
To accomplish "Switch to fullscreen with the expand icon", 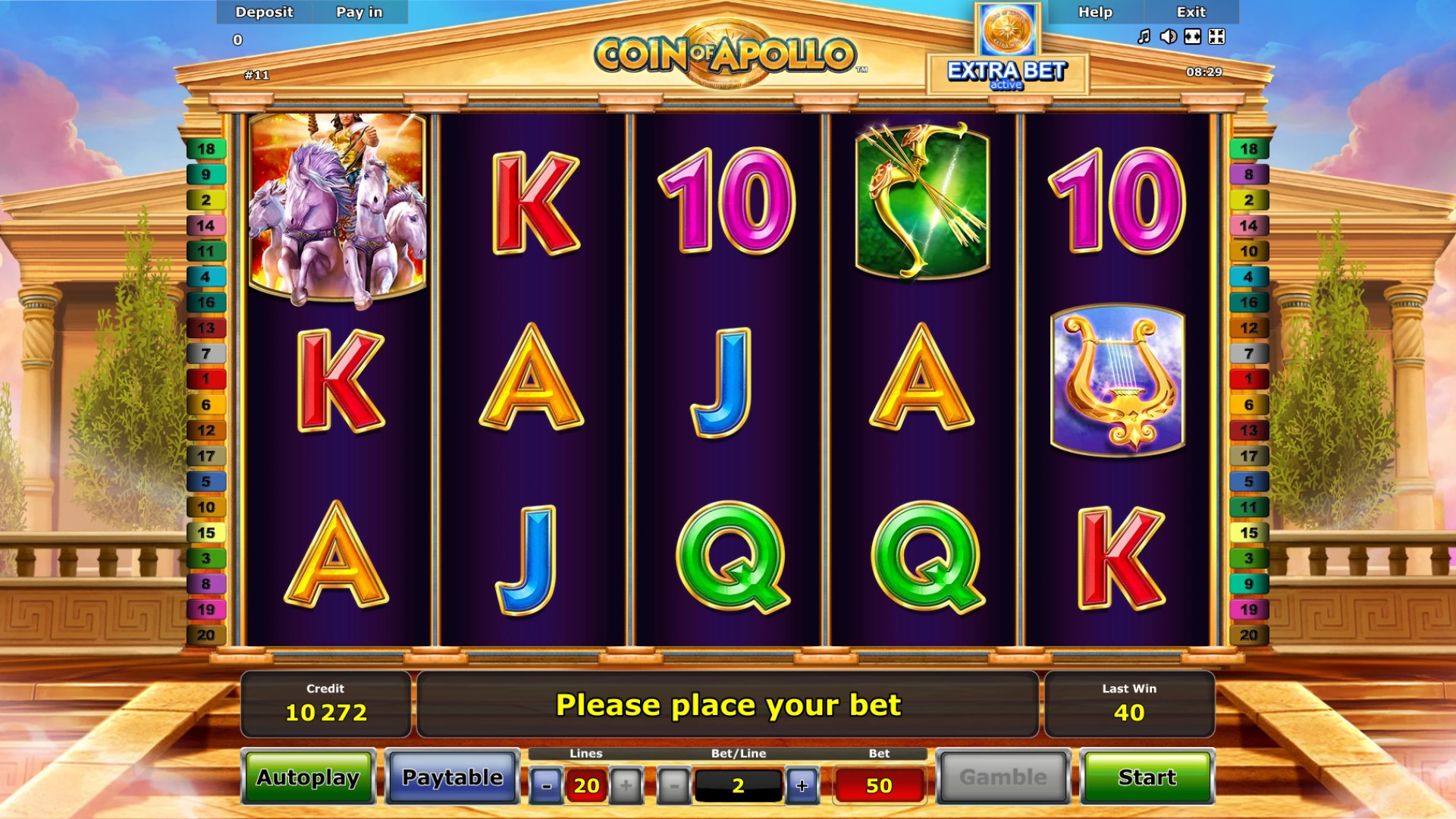I will point(1216,36).
